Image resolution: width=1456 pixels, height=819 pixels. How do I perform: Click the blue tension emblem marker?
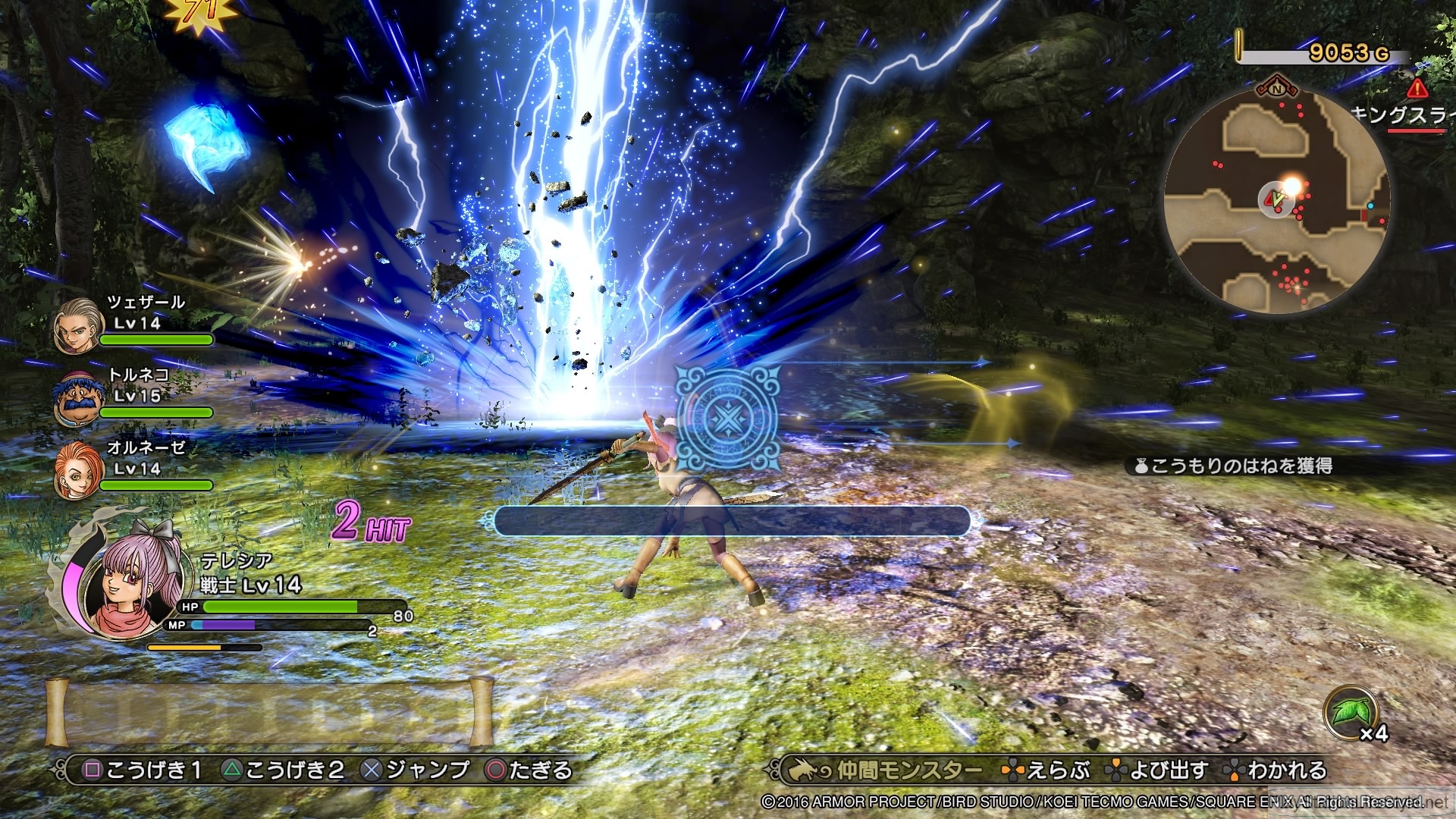pyautogui.click(x=726, y=417)
